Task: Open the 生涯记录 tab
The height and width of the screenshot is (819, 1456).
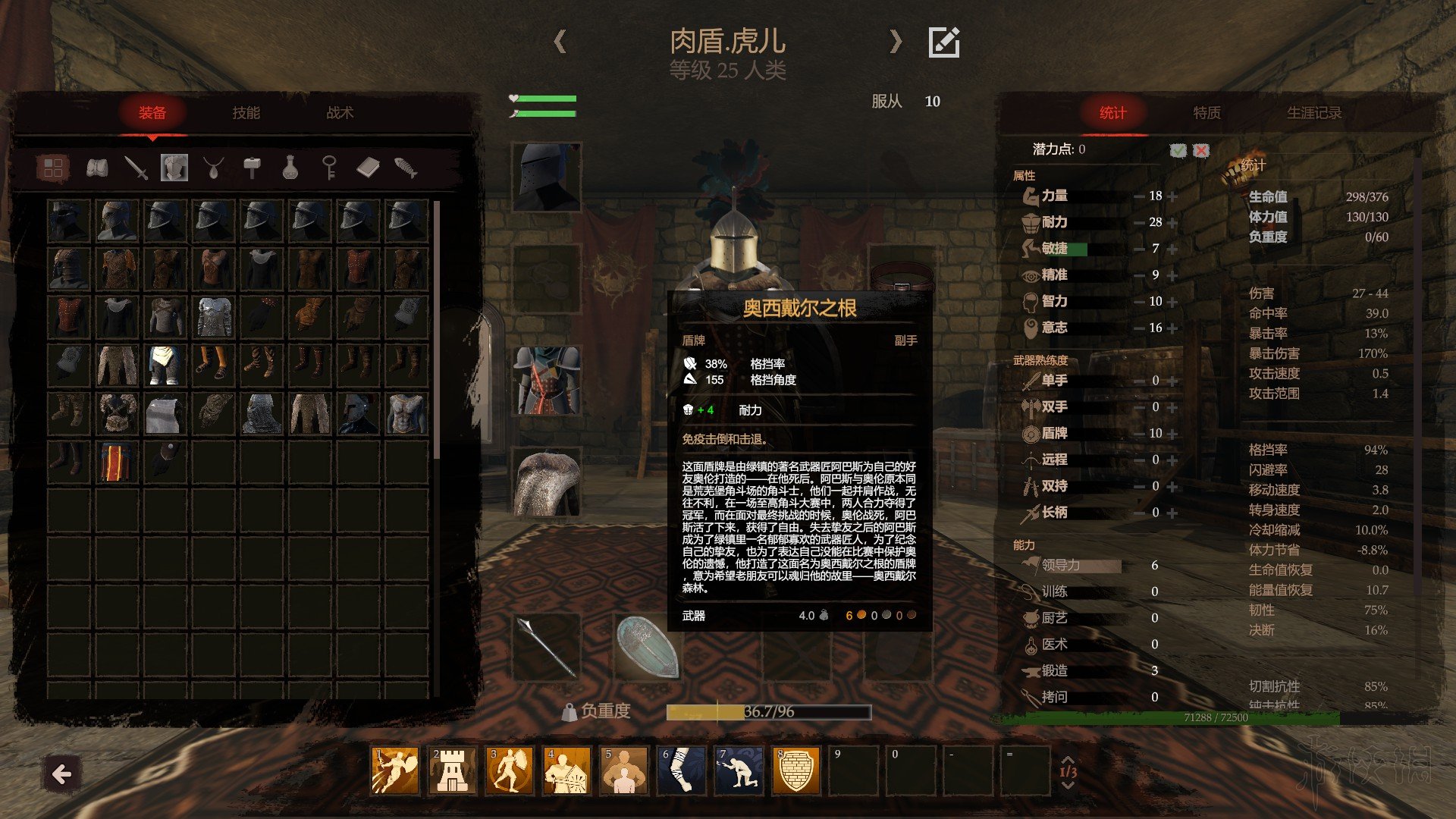Action: click(x=1314, y=113)
